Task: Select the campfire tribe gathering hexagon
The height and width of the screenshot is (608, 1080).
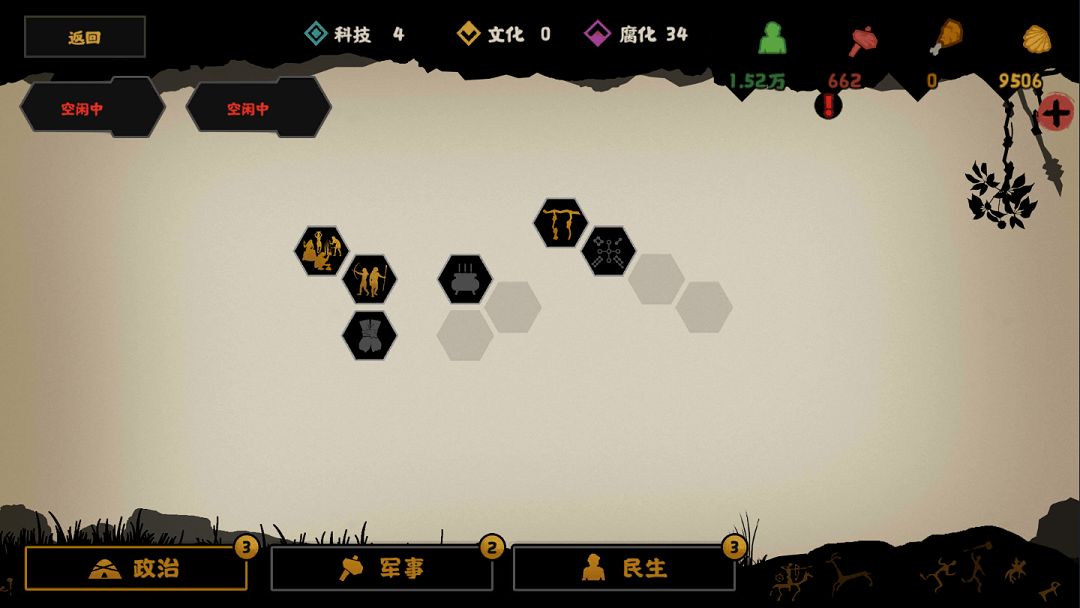Action: (321, 250)
